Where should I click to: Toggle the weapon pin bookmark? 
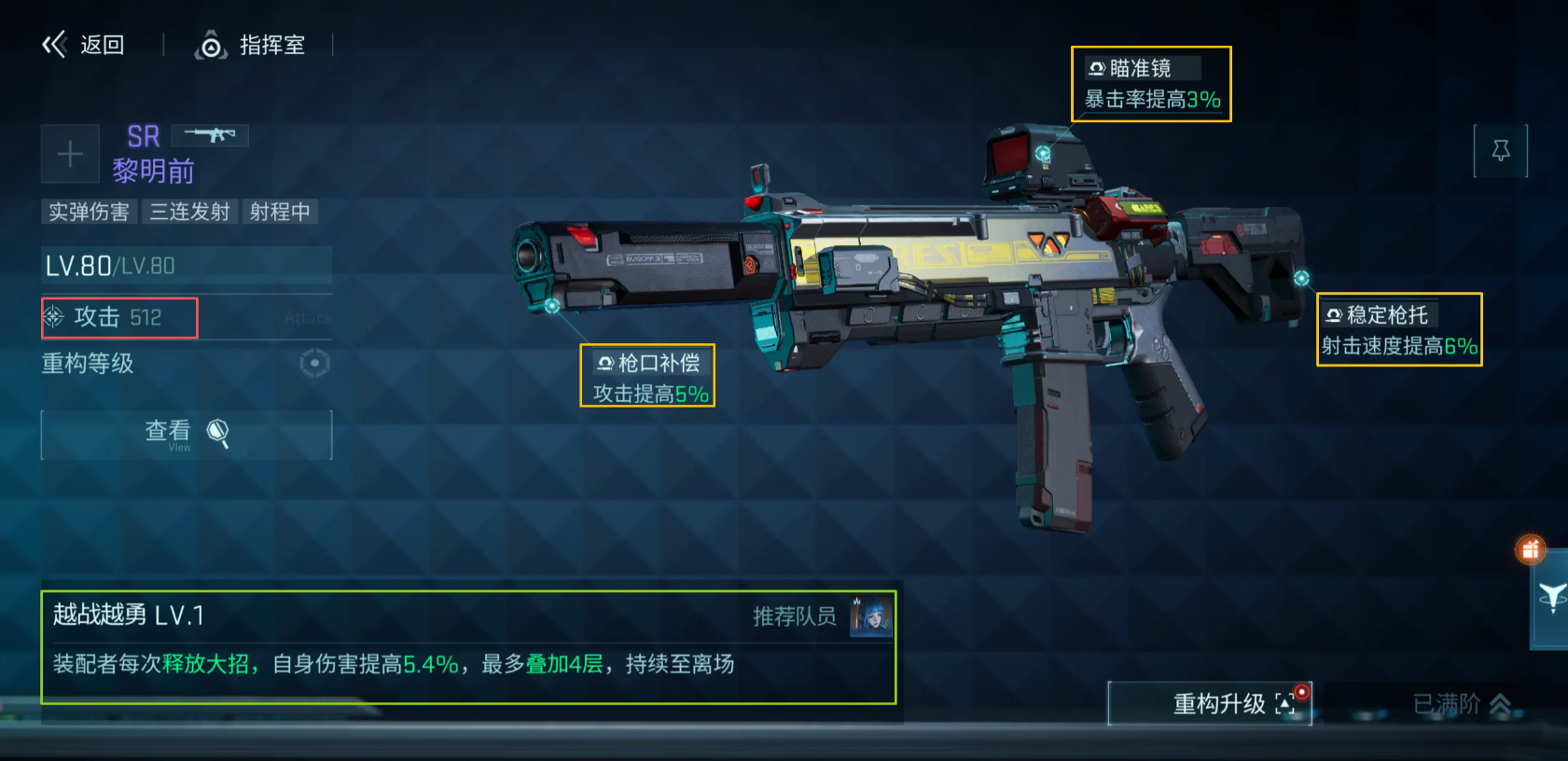point(1502,150)
